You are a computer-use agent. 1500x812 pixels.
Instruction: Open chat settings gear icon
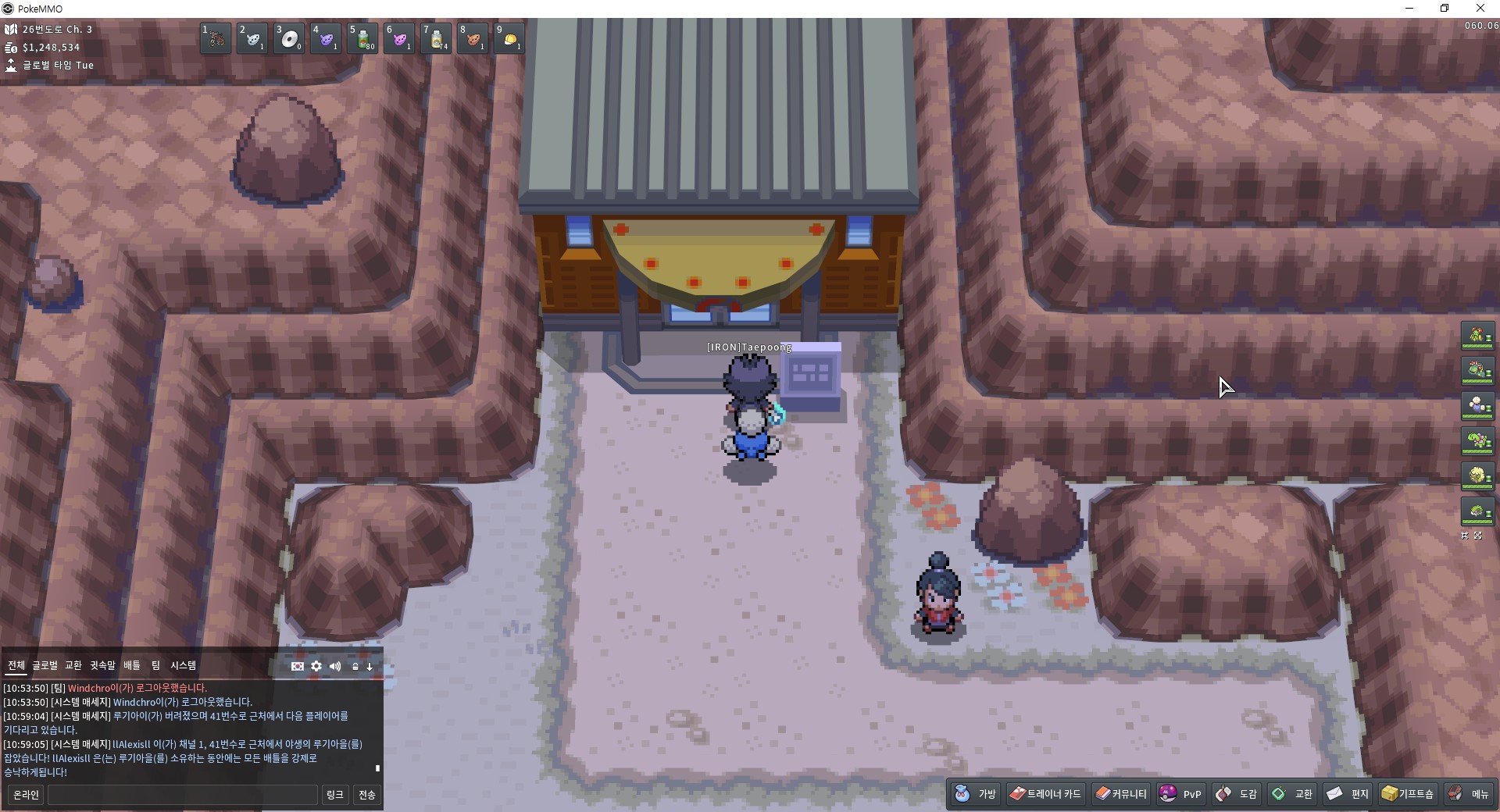click(316, 666)
